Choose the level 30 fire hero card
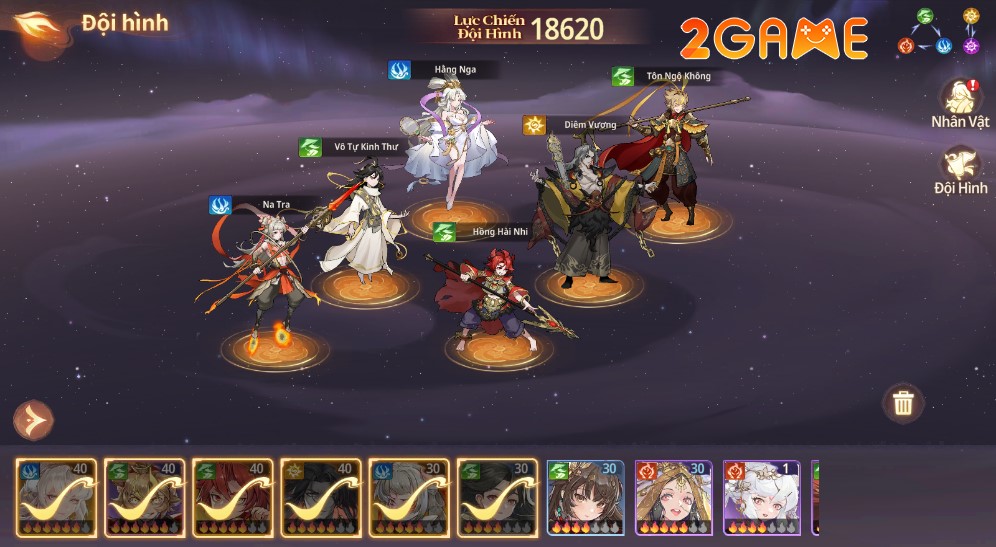Viewport: 996px width, 547px height. [x=673, y=497]
